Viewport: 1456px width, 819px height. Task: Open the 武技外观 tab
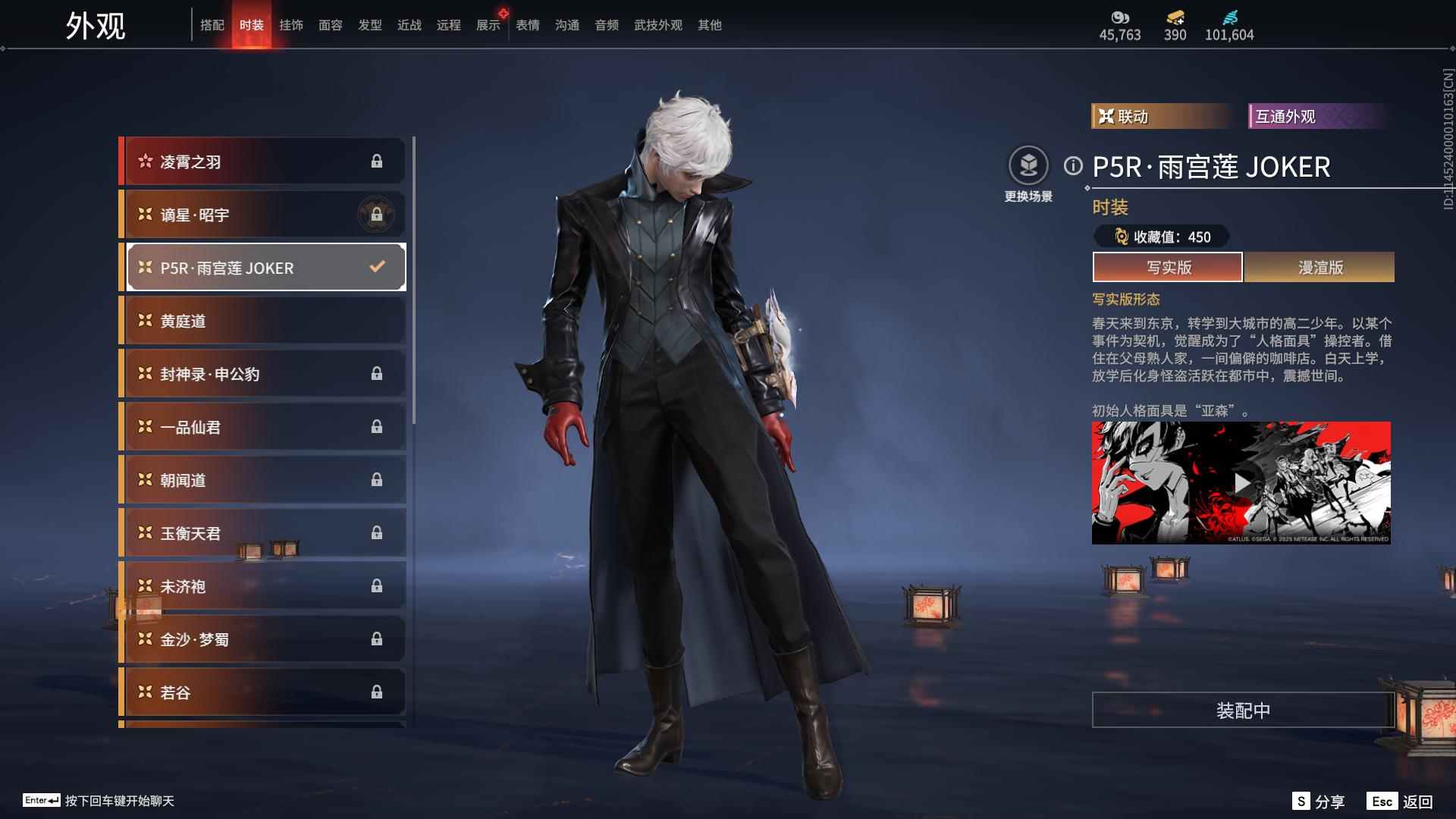[658, 25]
